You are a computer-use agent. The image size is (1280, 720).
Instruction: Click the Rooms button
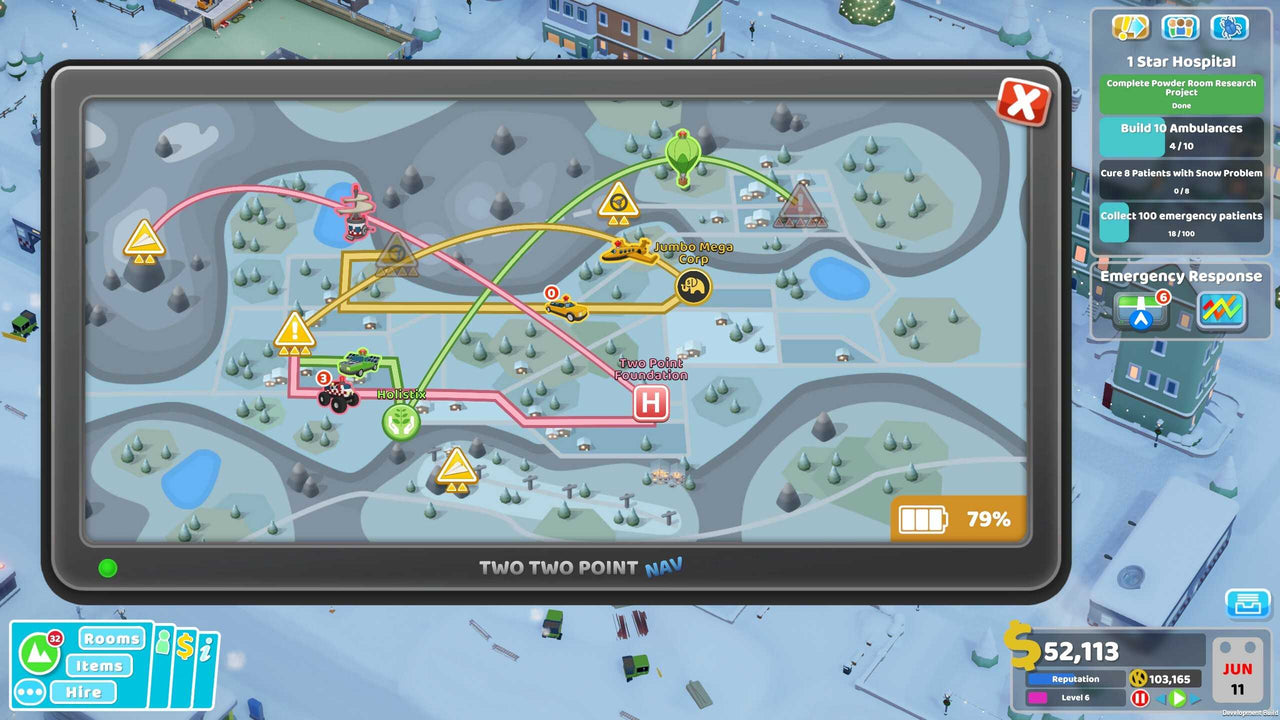point(111,638)
